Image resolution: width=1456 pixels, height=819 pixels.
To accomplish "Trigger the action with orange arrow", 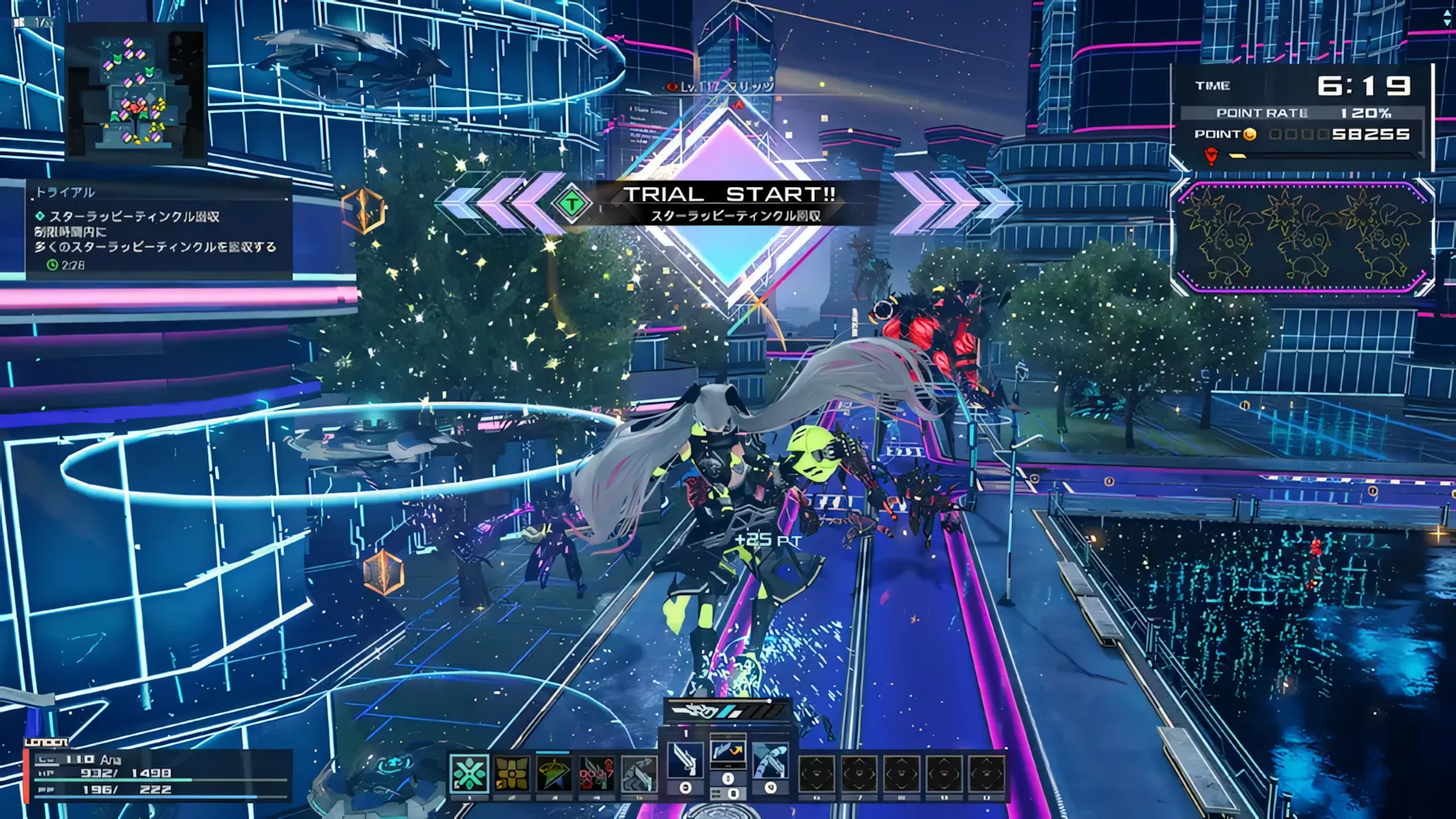I will pos(727,751).
